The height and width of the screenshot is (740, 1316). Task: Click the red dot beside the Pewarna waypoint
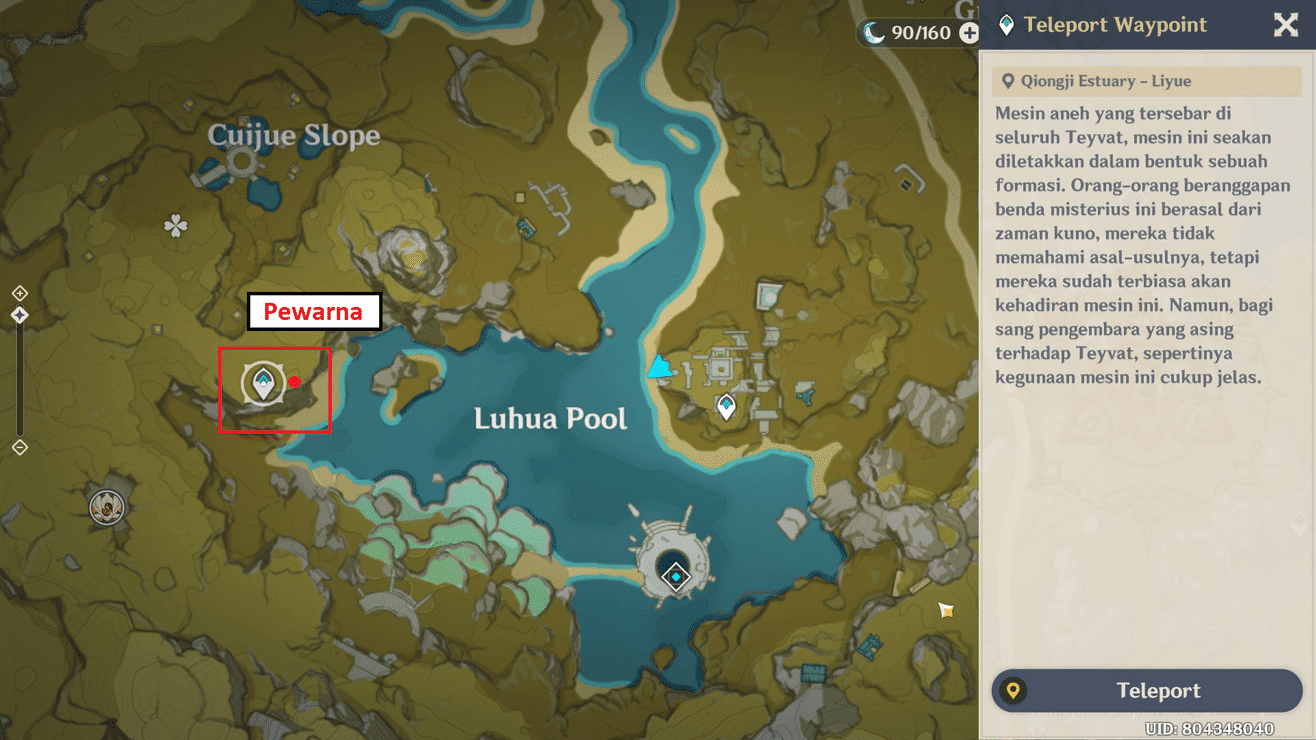pyautogui.click(x=296, y=381)
